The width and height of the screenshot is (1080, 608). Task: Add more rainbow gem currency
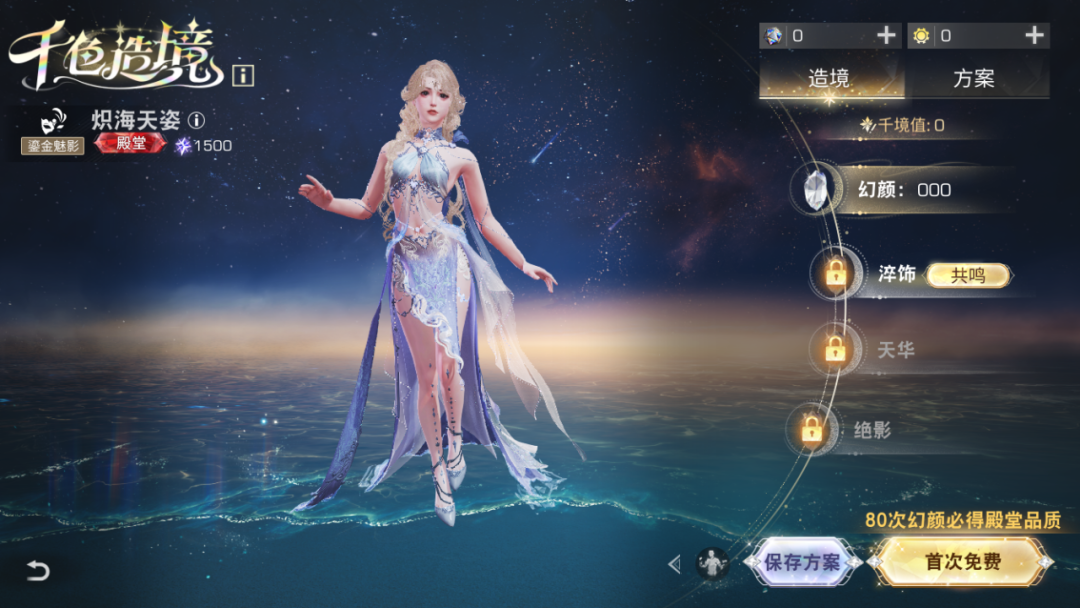click(886, 36)
